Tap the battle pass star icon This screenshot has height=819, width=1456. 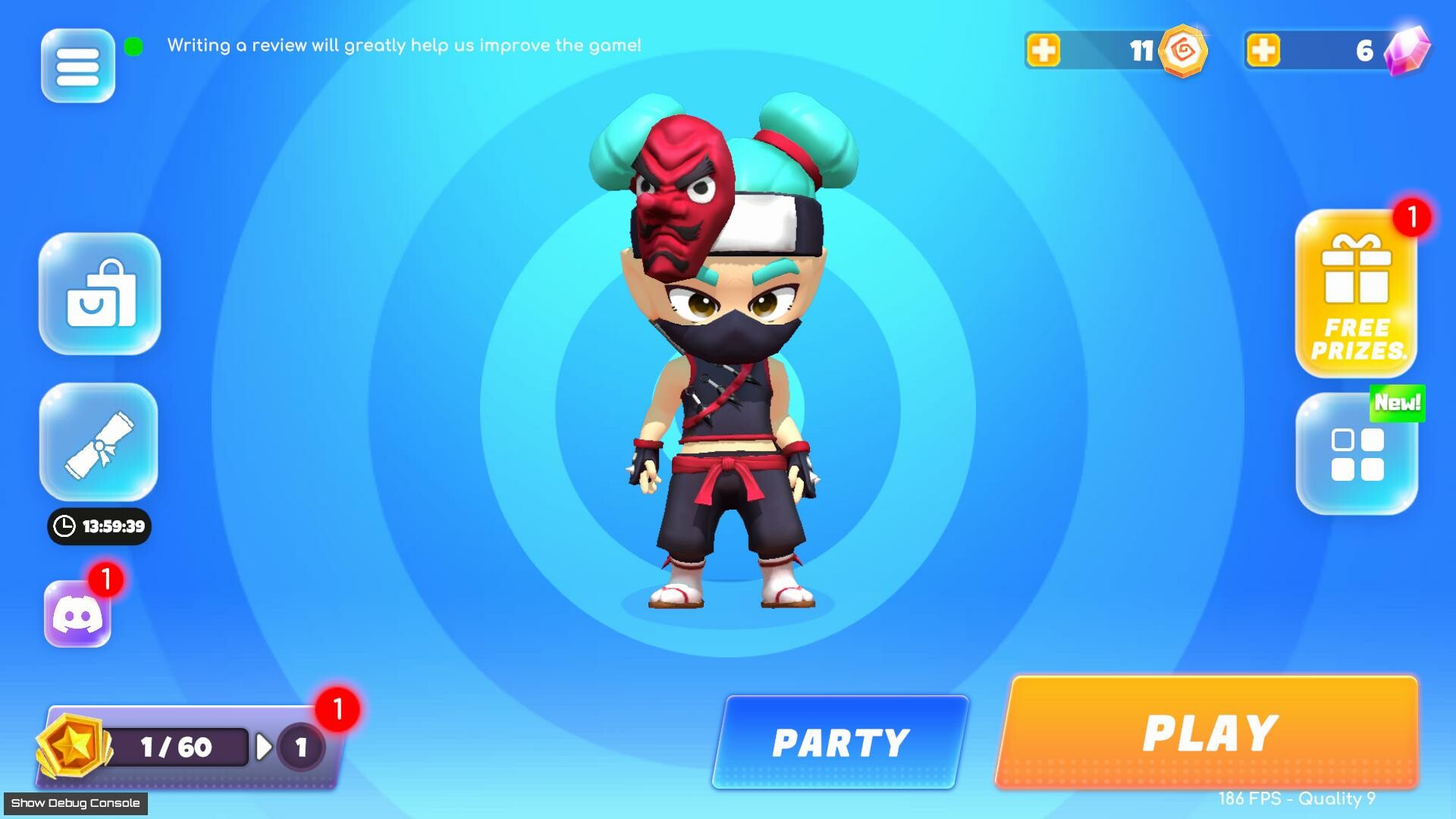click(x=74, y=746)
